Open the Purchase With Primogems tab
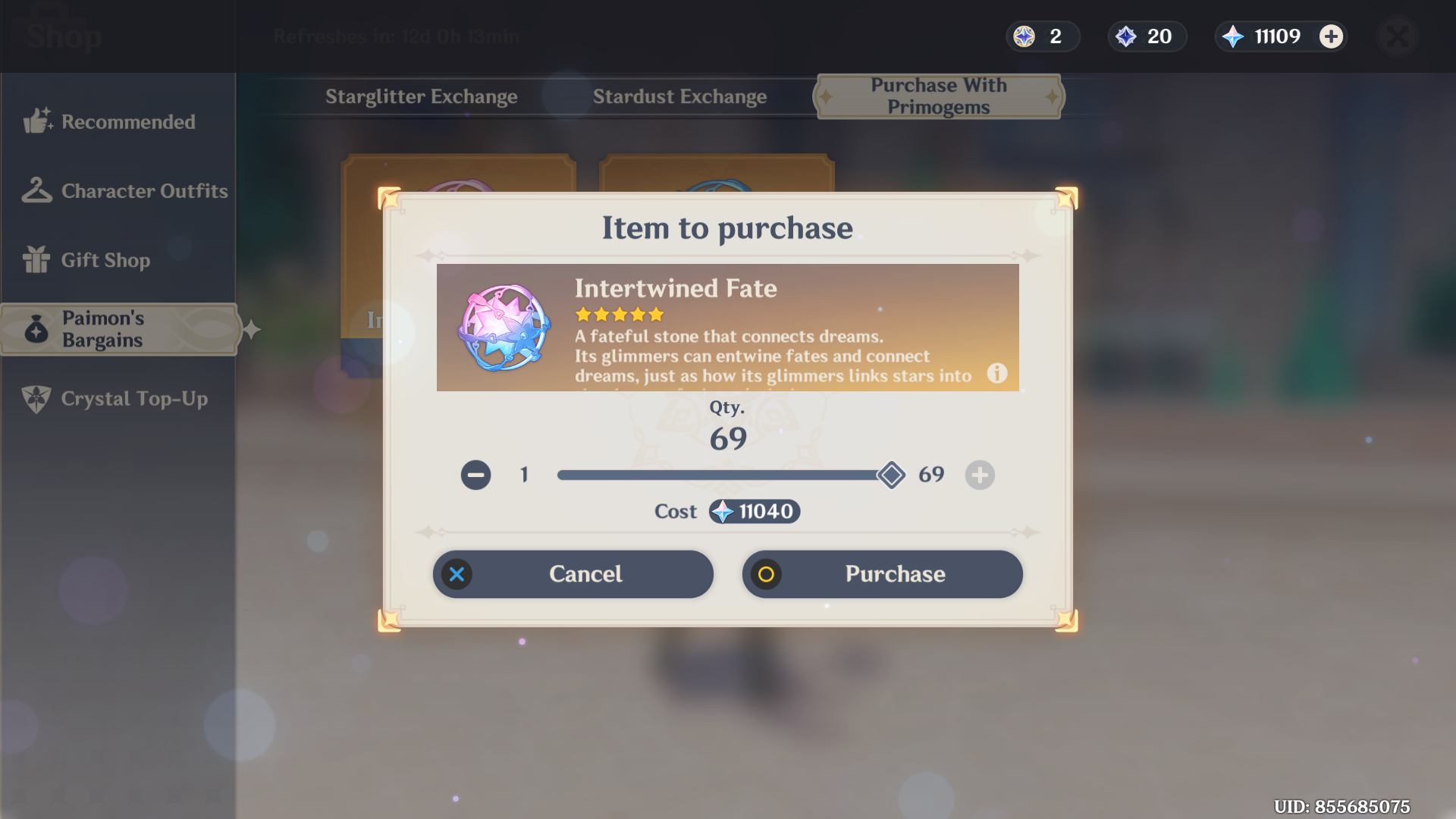1456x819 pixels. pyautogui.click(x=938, y=96)
